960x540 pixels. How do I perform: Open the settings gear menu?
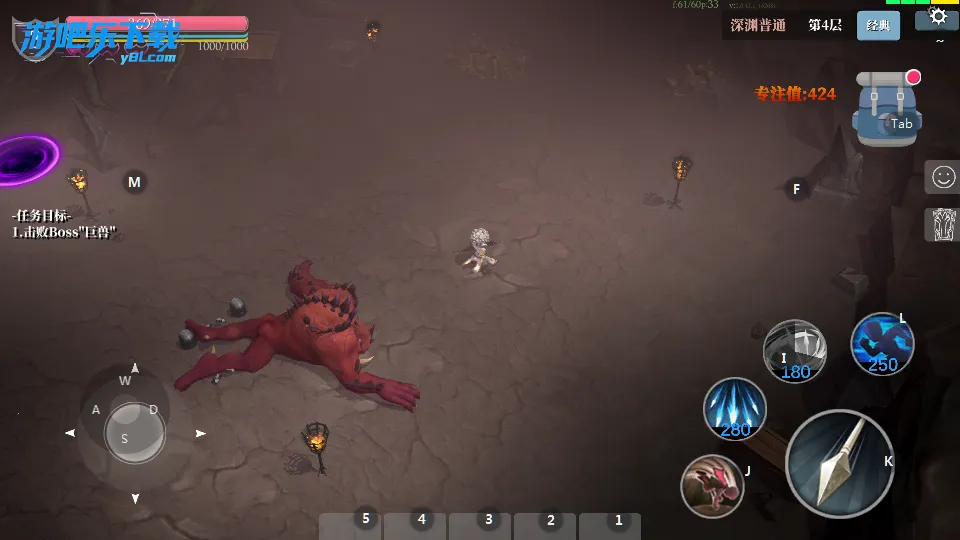pyautogui.click(x=938, y=17)
